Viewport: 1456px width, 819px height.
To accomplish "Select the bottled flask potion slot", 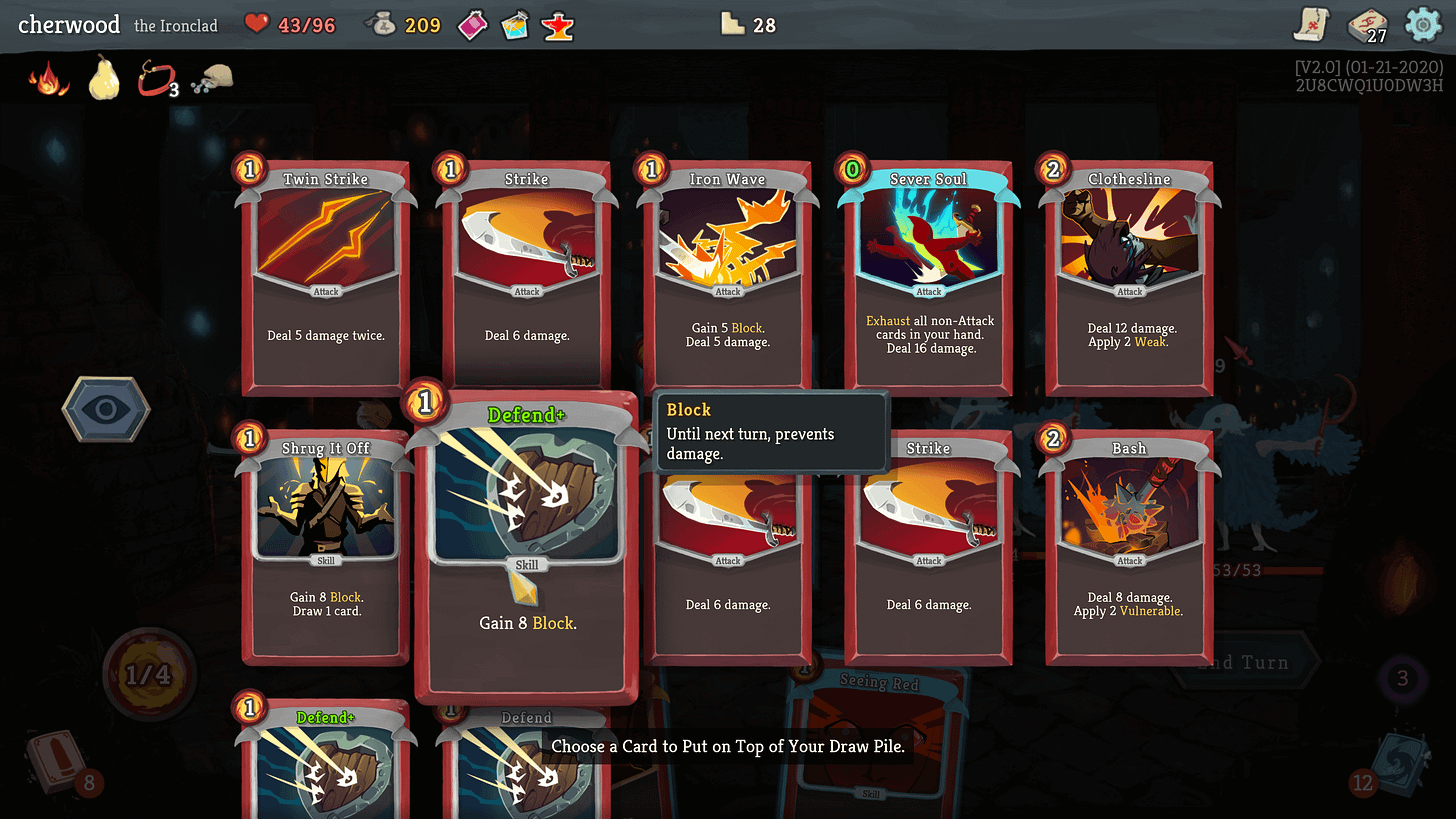I will [x=515, y=25].
